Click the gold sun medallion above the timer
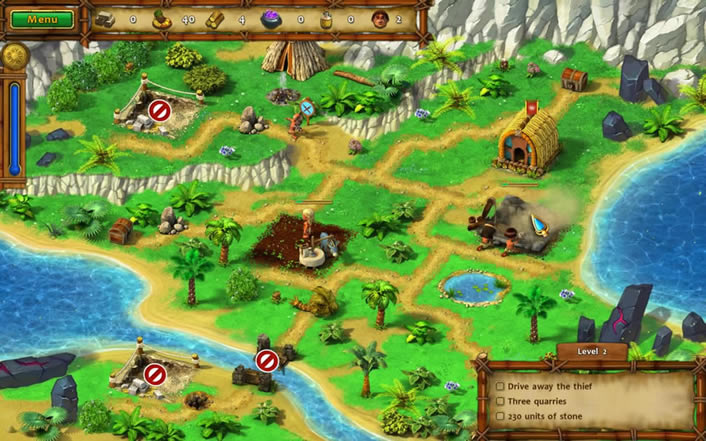706x441 pixels. click(13, 57)
